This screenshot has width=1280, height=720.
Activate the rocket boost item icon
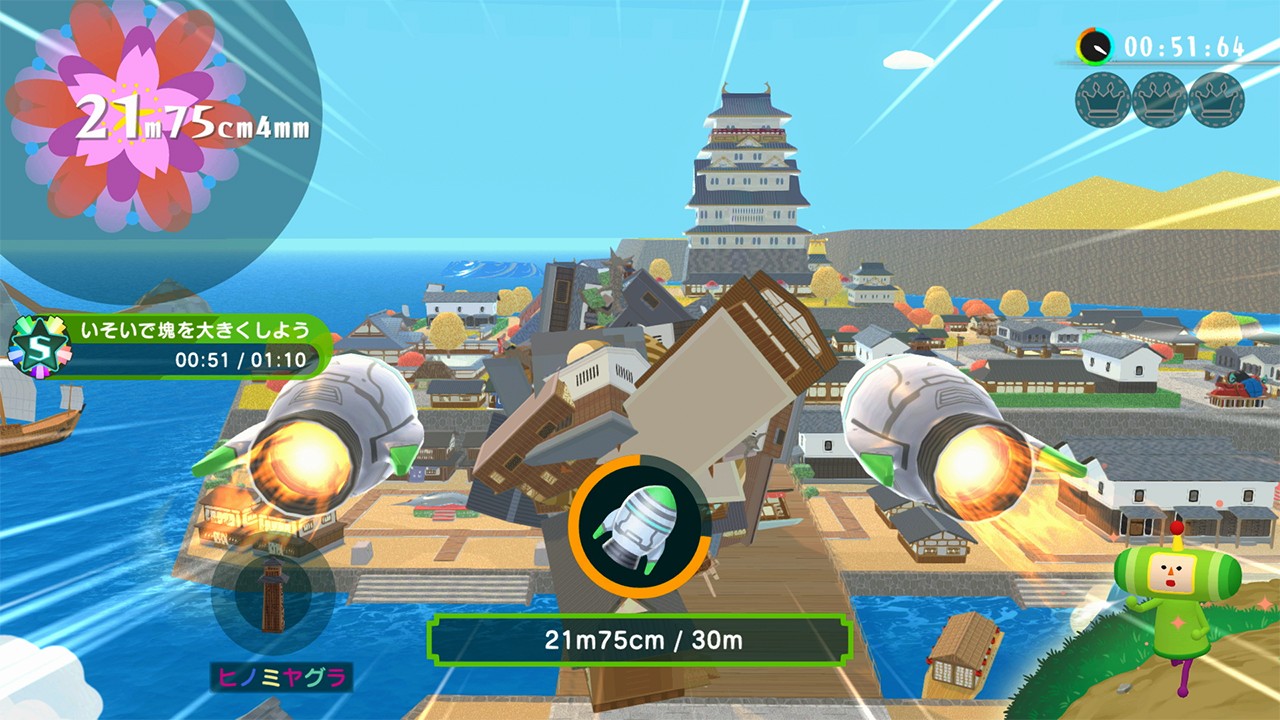[x=639, y=526]
